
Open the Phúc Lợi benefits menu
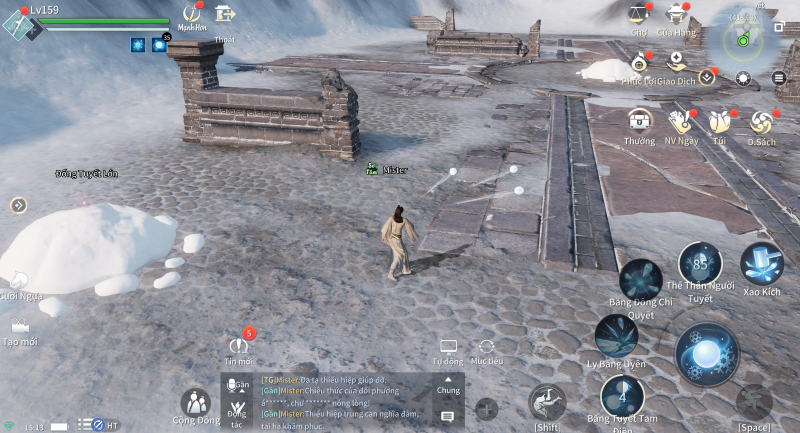tap(638, 65)
